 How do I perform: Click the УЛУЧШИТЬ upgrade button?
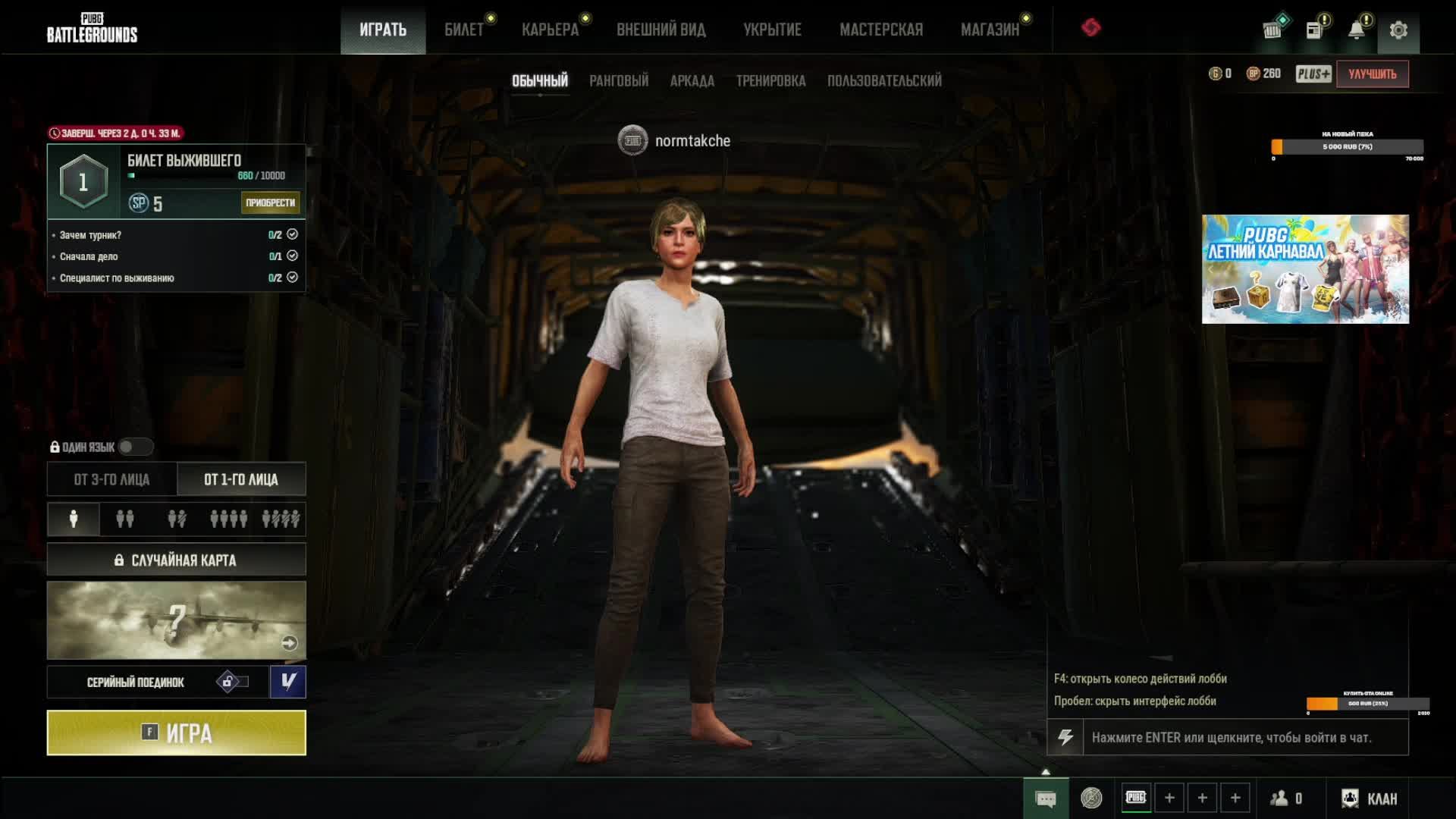[x=1372, y=74]
